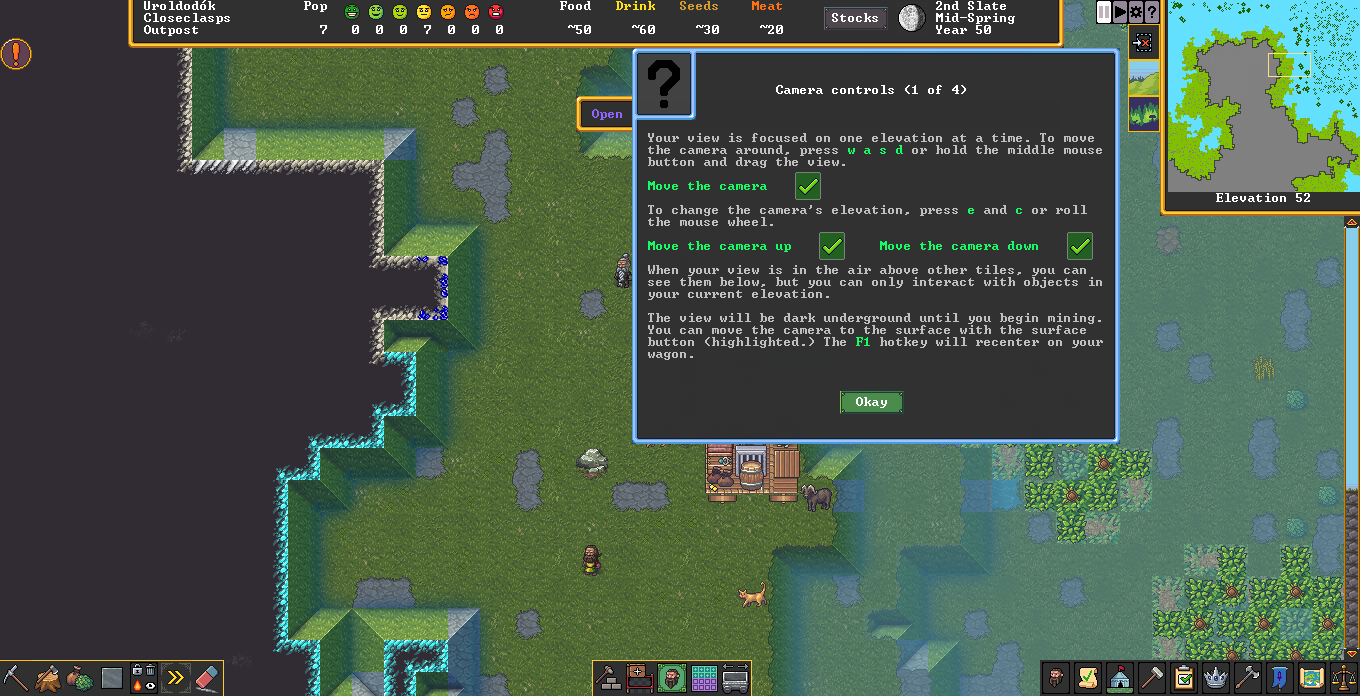The image size is (1360, 696).
Task: Open help with the question mark button
Action: (1152, 12)
